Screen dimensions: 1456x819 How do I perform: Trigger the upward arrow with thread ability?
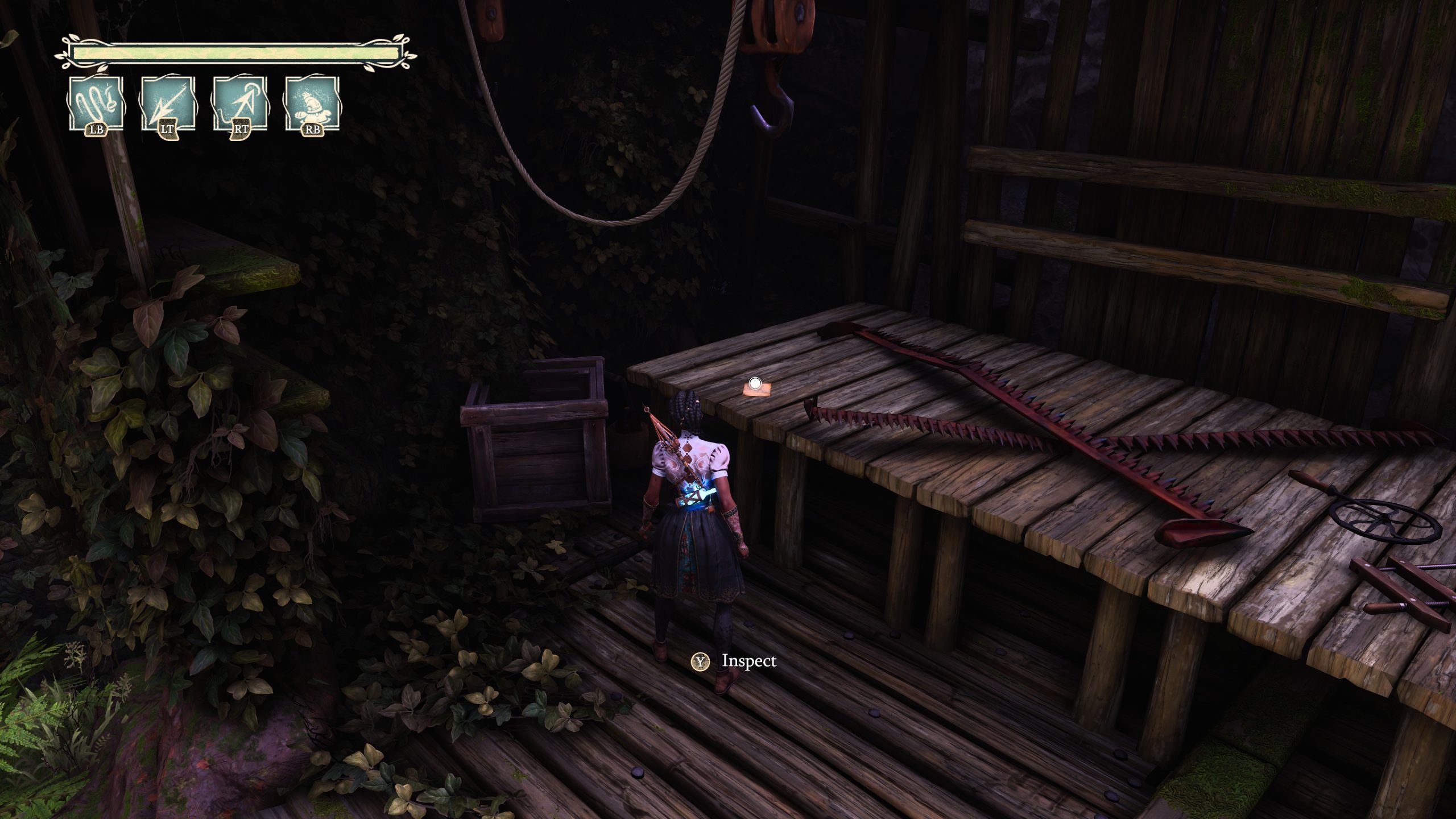(x=240, y=105)
